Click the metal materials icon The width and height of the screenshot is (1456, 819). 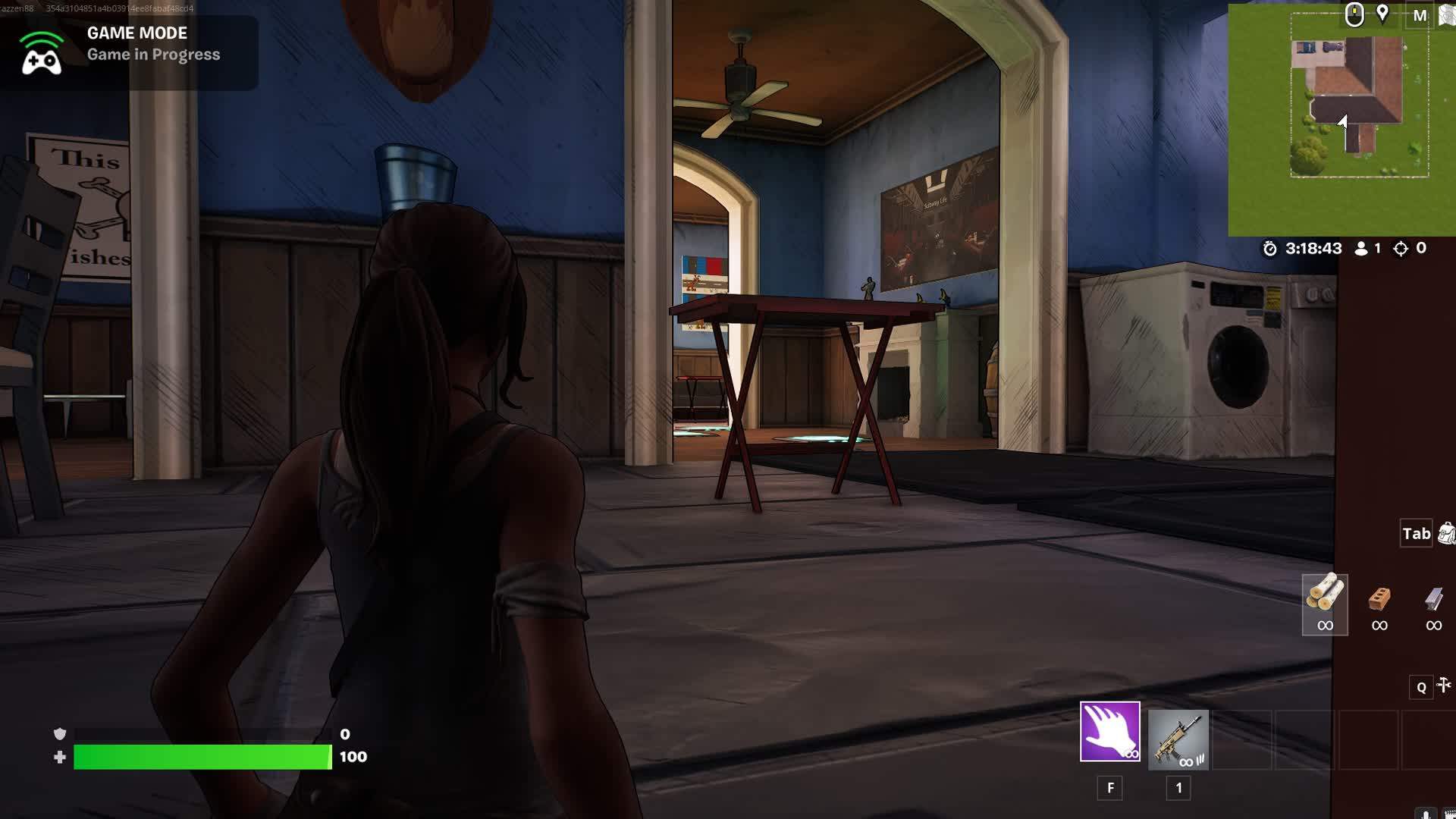[x=1433, y=603]
